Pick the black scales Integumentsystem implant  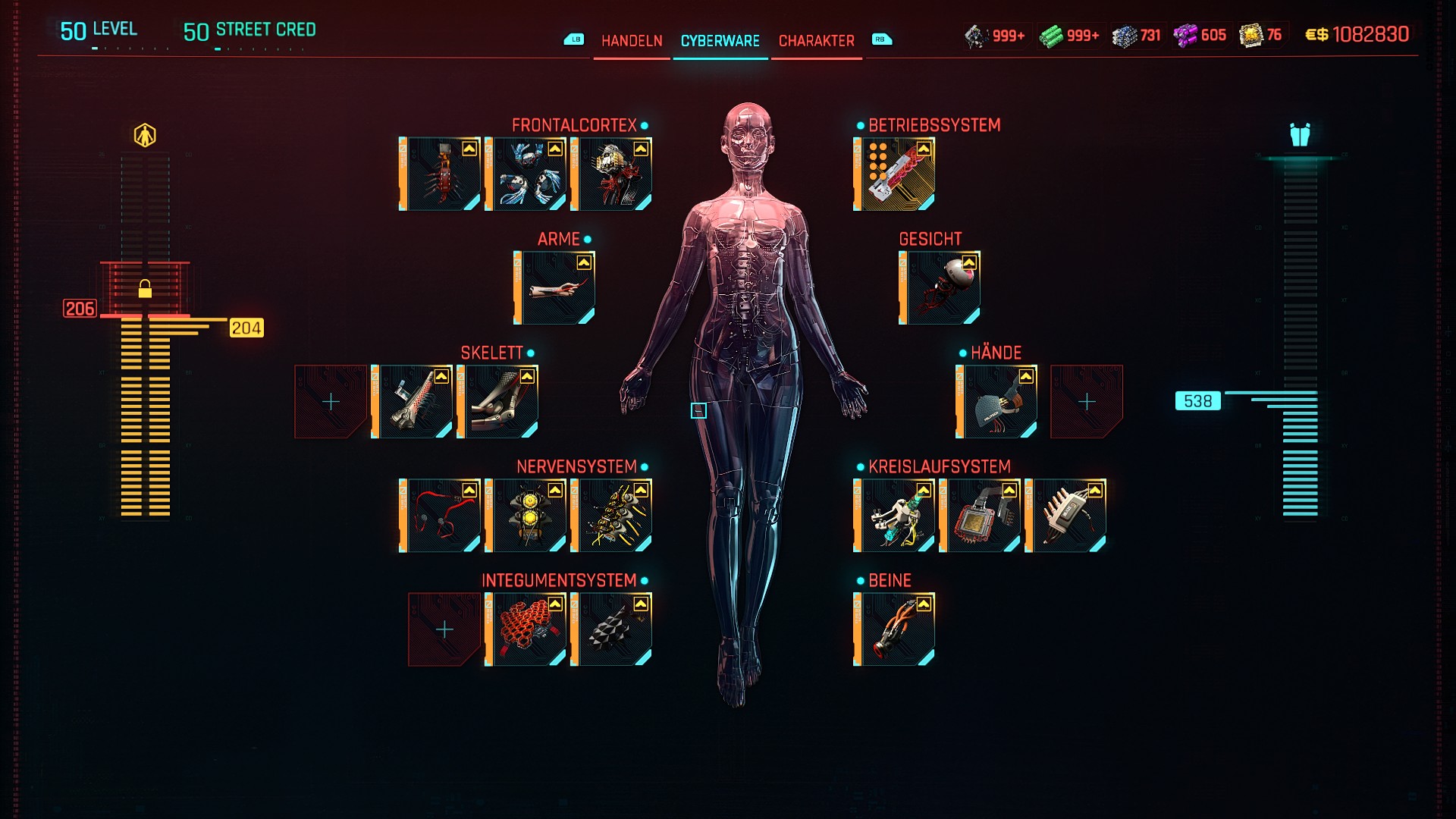[612, 629]
